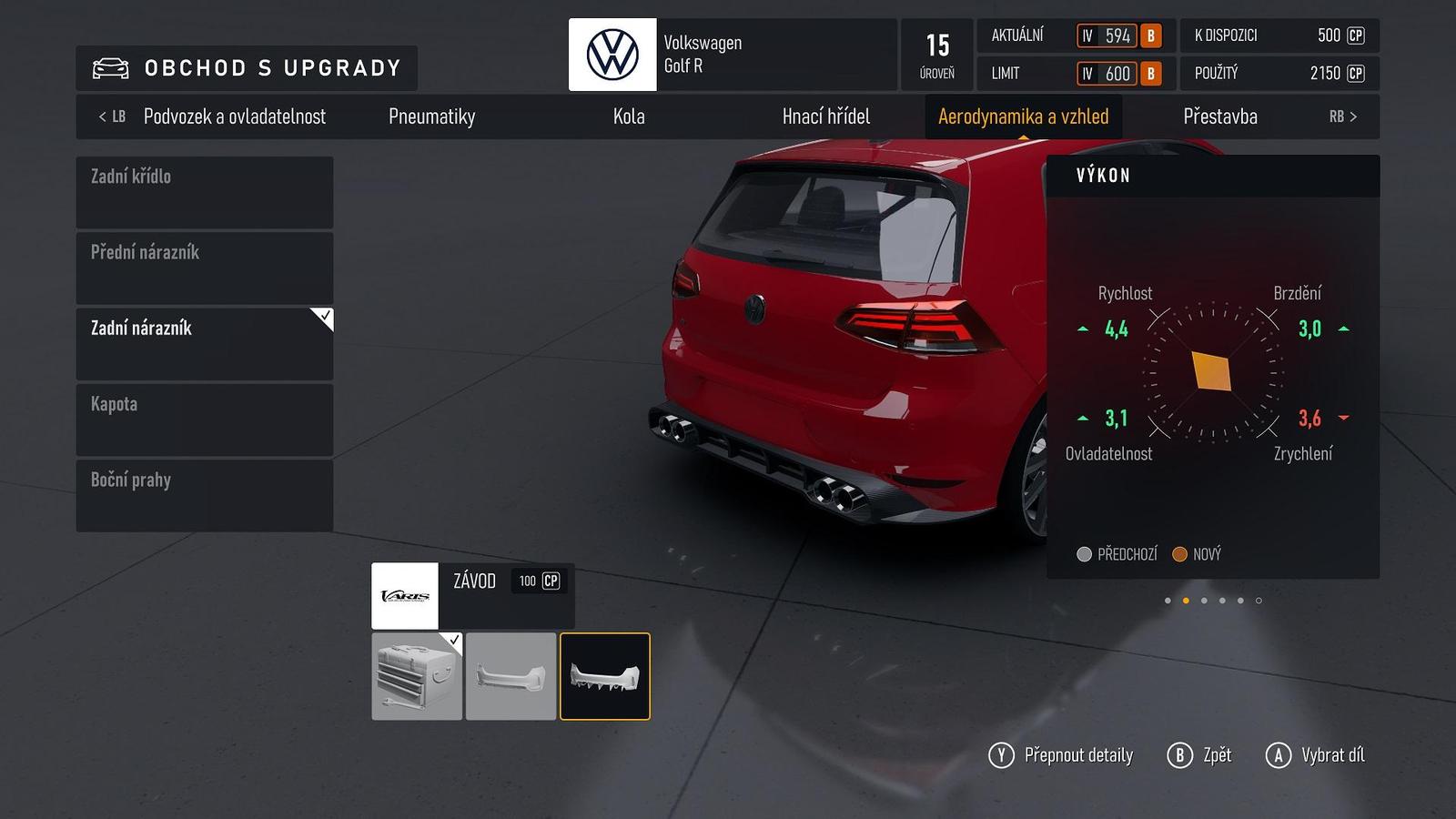Select the Kola tab

pyautogui.click(x=629, y=116)
